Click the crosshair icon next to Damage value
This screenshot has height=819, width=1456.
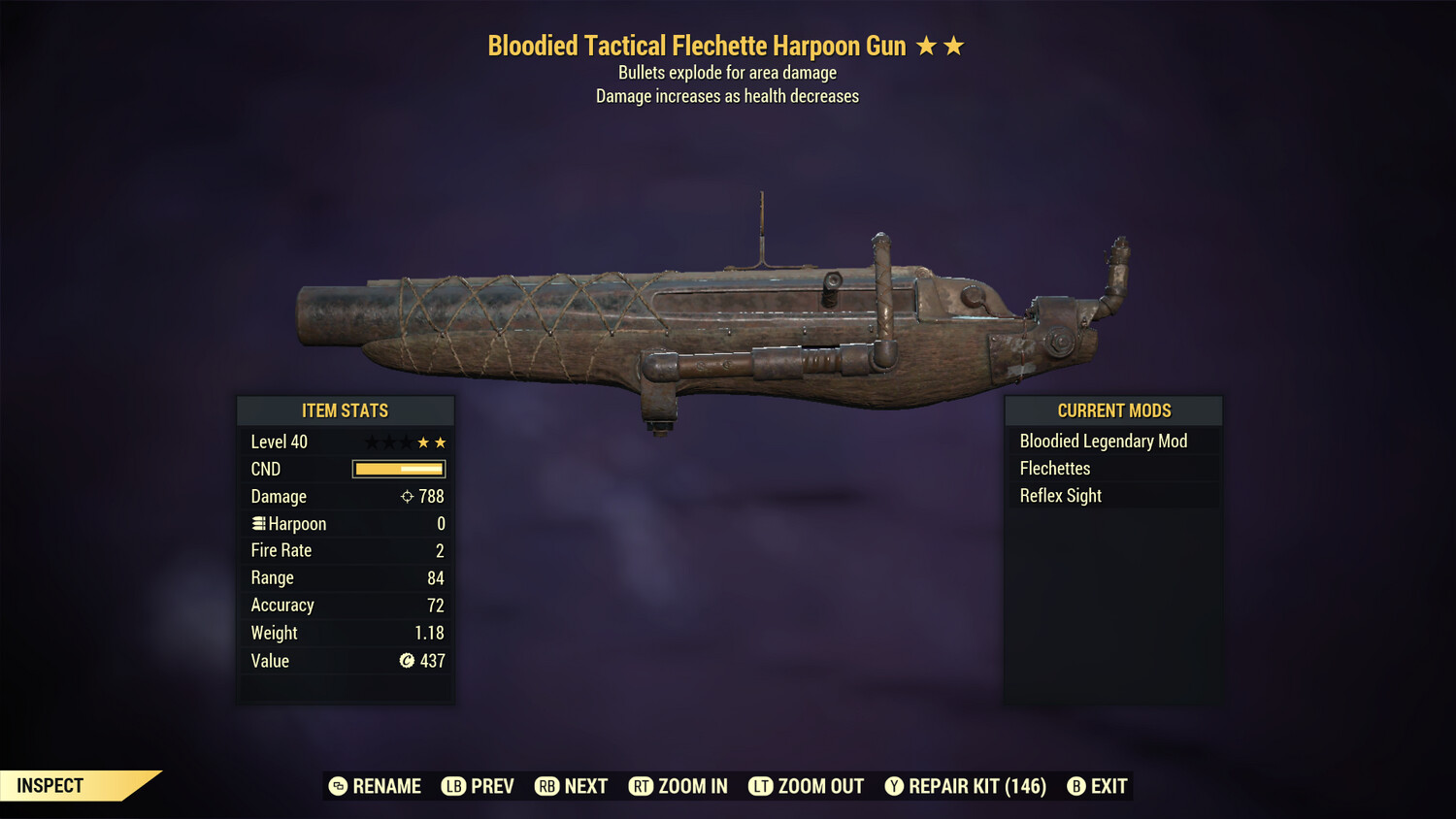click(406, 496)
